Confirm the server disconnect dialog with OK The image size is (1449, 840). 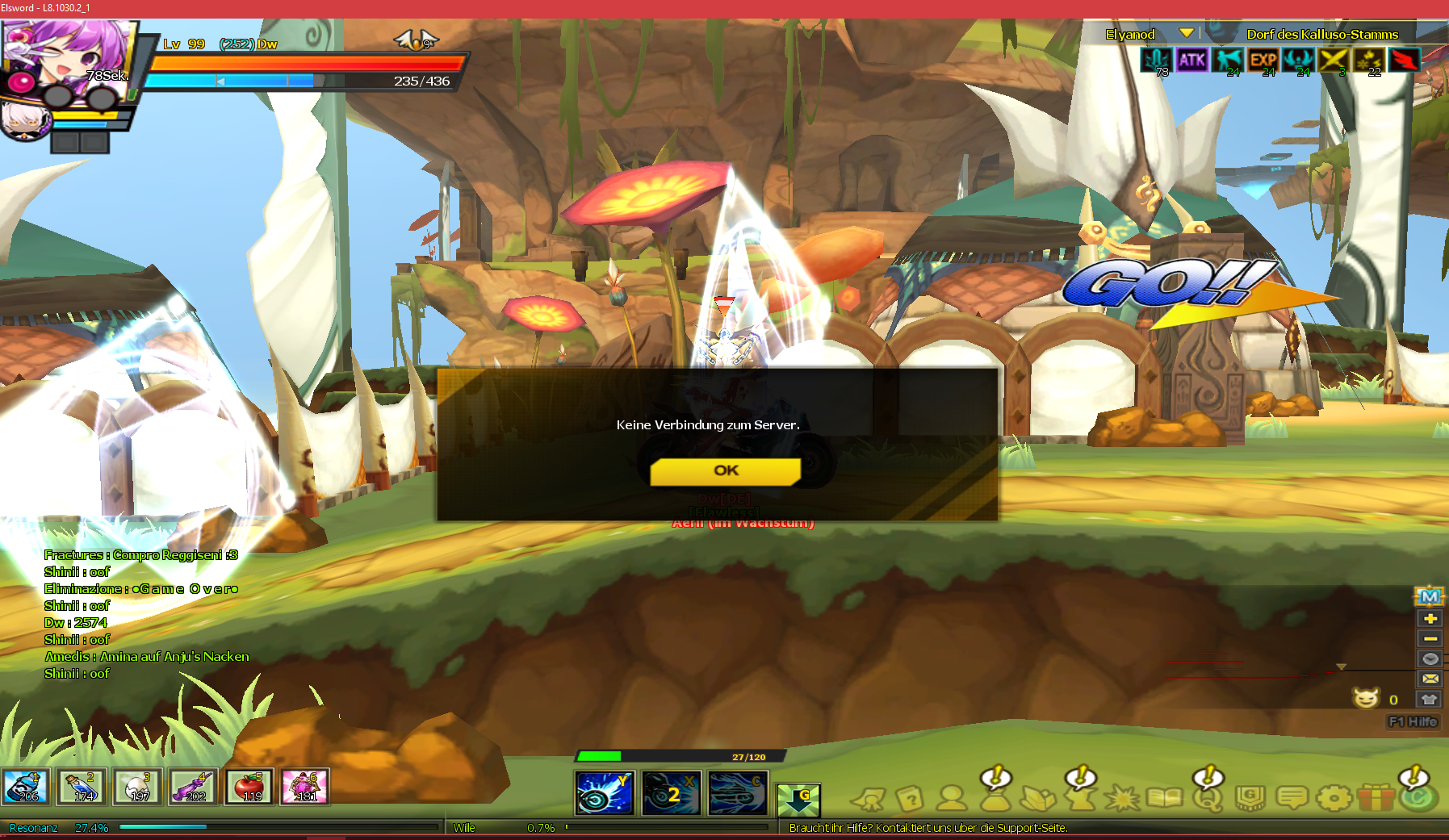tap(725, 471)
